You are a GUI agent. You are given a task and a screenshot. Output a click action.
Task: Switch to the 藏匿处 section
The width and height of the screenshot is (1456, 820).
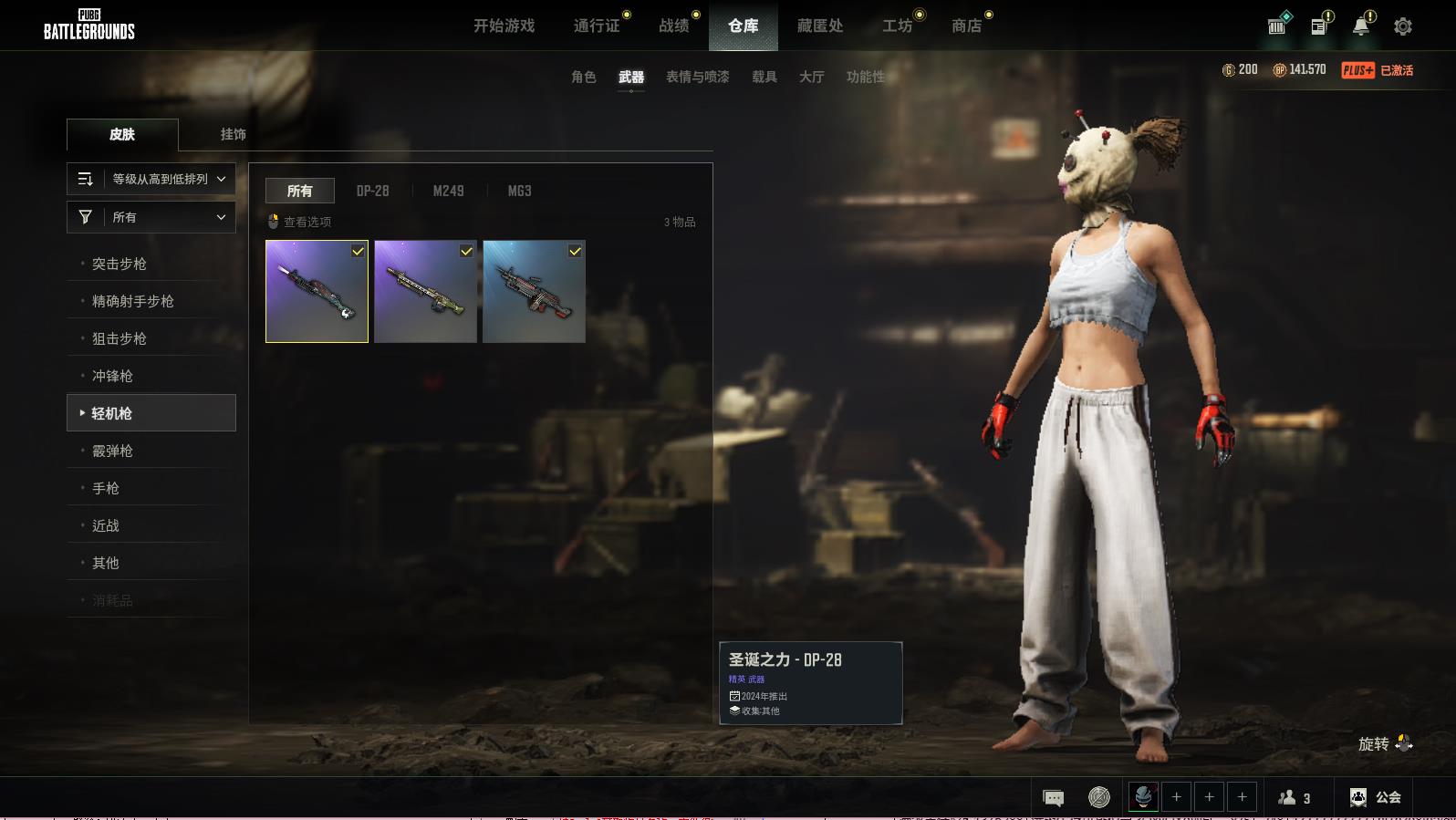[819, 26]
